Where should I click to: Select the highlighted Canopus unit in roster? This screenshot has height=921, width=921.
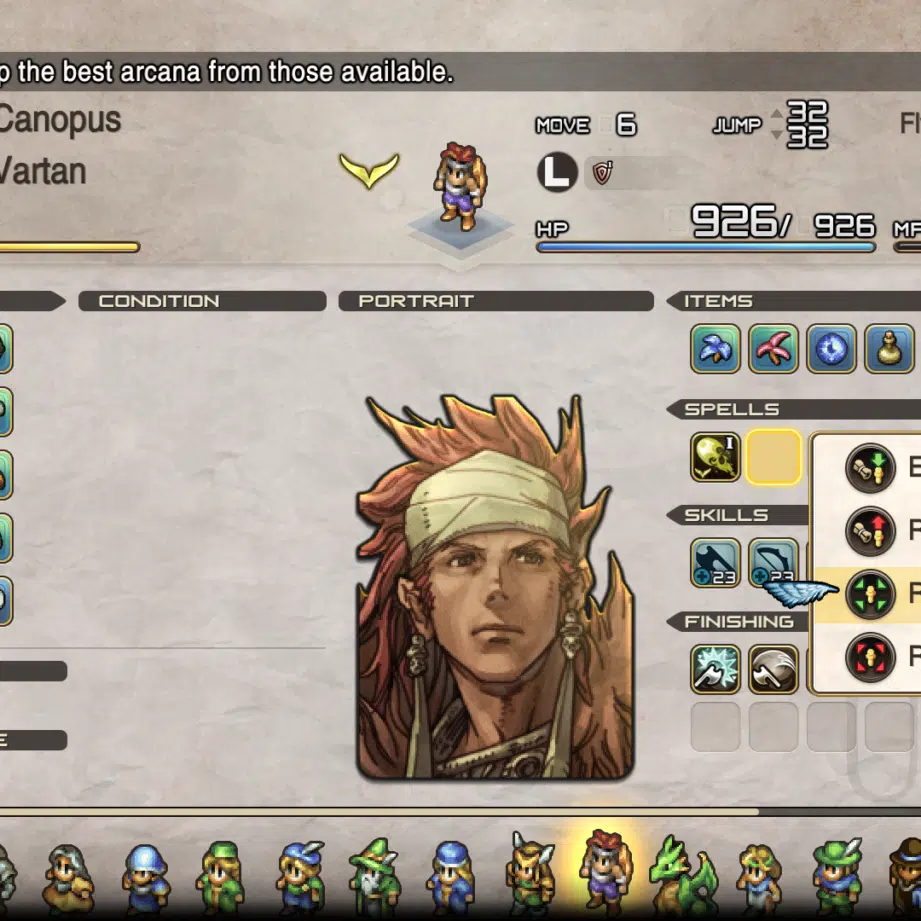(605, 868)
